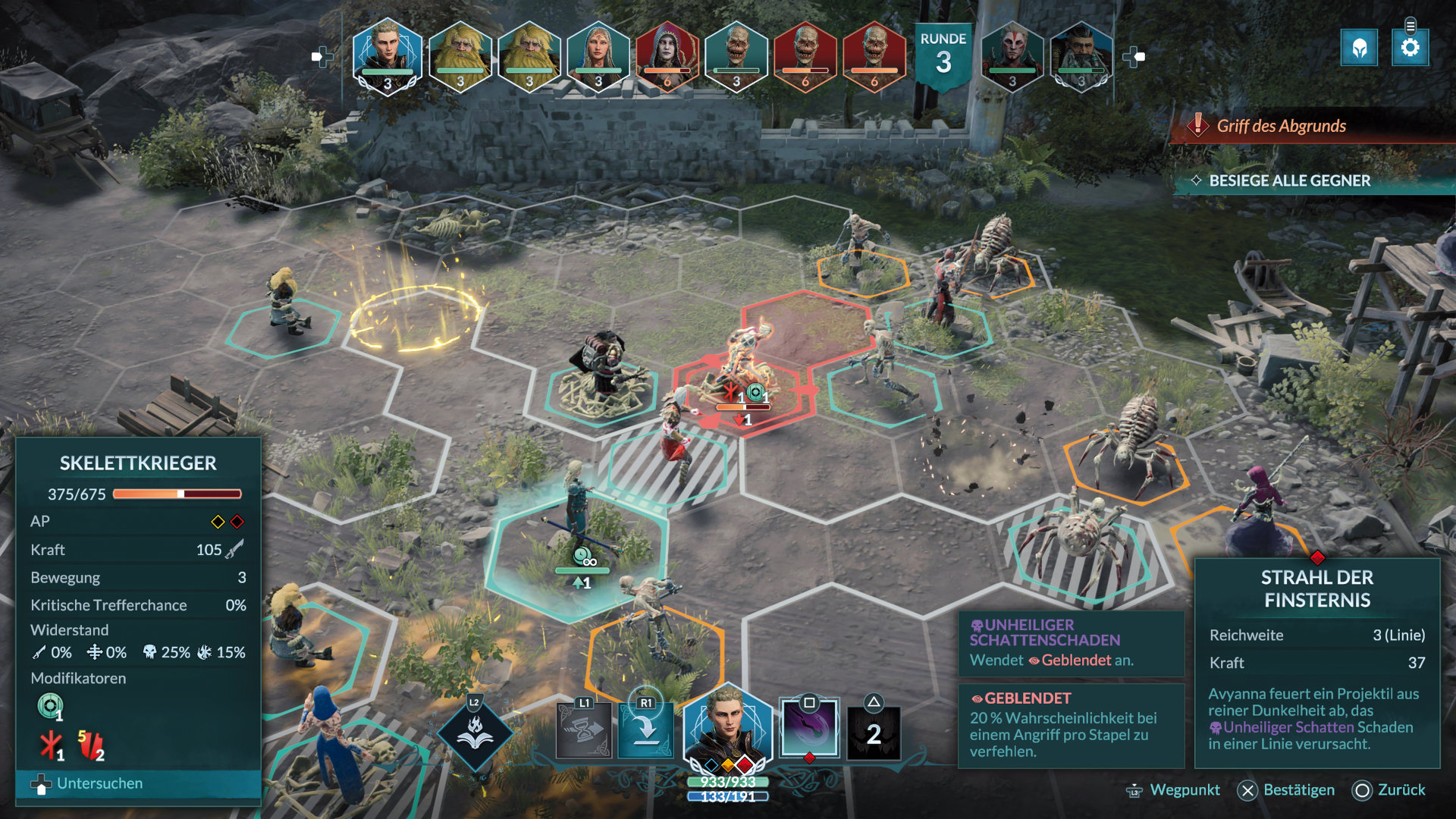The image size is (1456, 819).
Task: Choose the ability showing cooldown number 2
Action: click(x=874, y=732)
